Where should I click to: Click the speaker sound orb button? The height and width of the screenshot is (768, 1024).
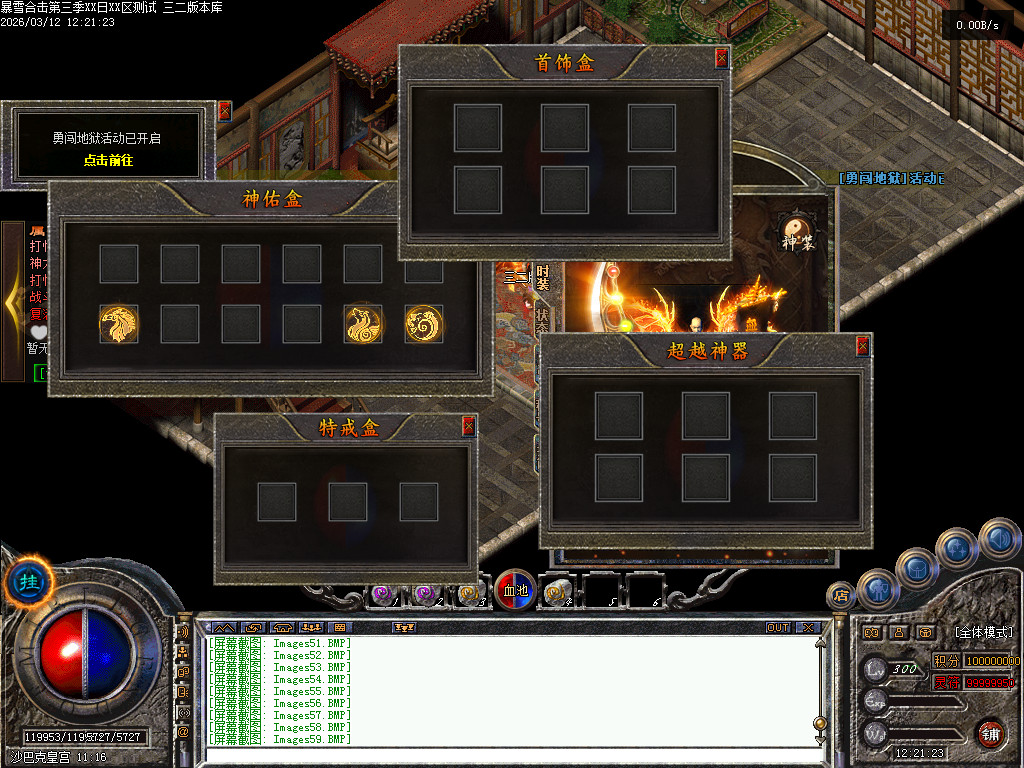pos(998,539)
